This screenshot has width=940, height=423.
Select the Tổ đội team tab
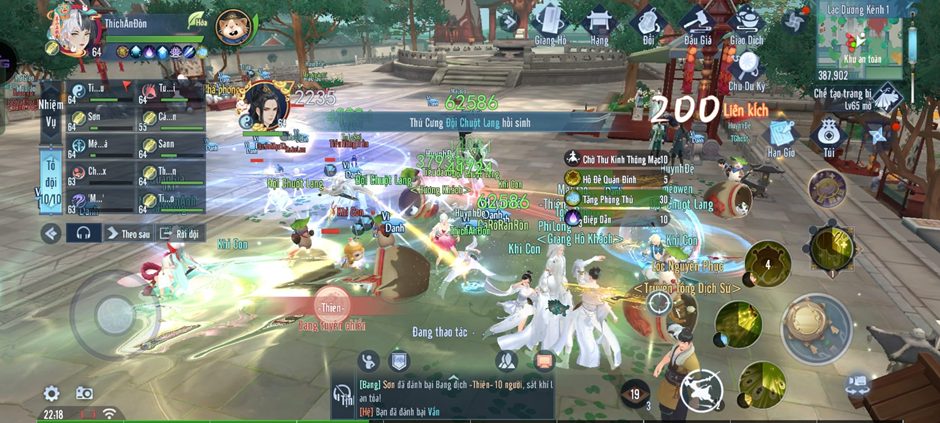(x=51, y=180)
